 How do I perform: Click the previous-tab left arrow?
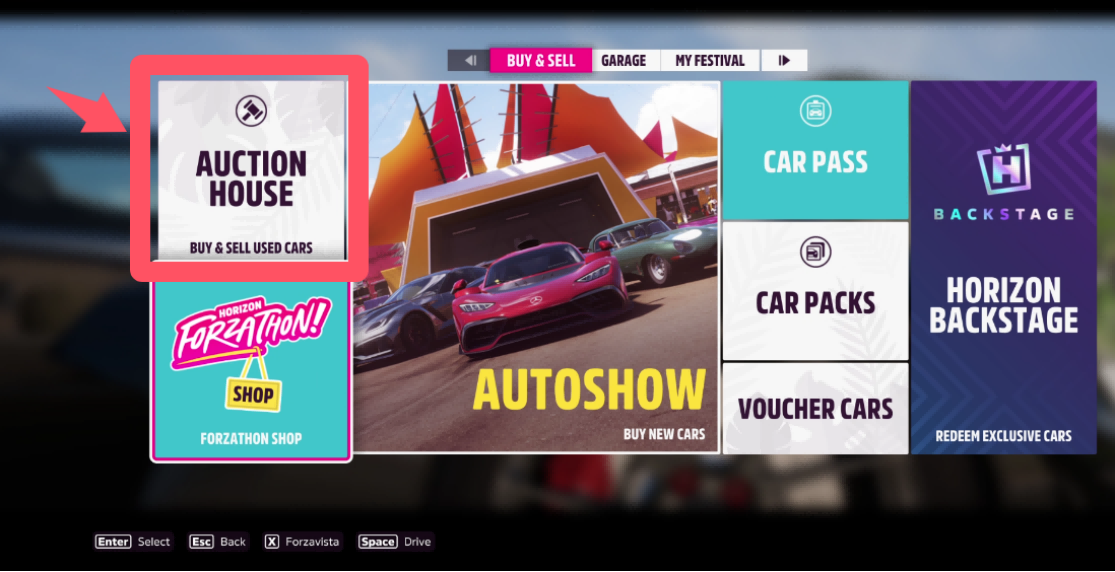(469, 61)
